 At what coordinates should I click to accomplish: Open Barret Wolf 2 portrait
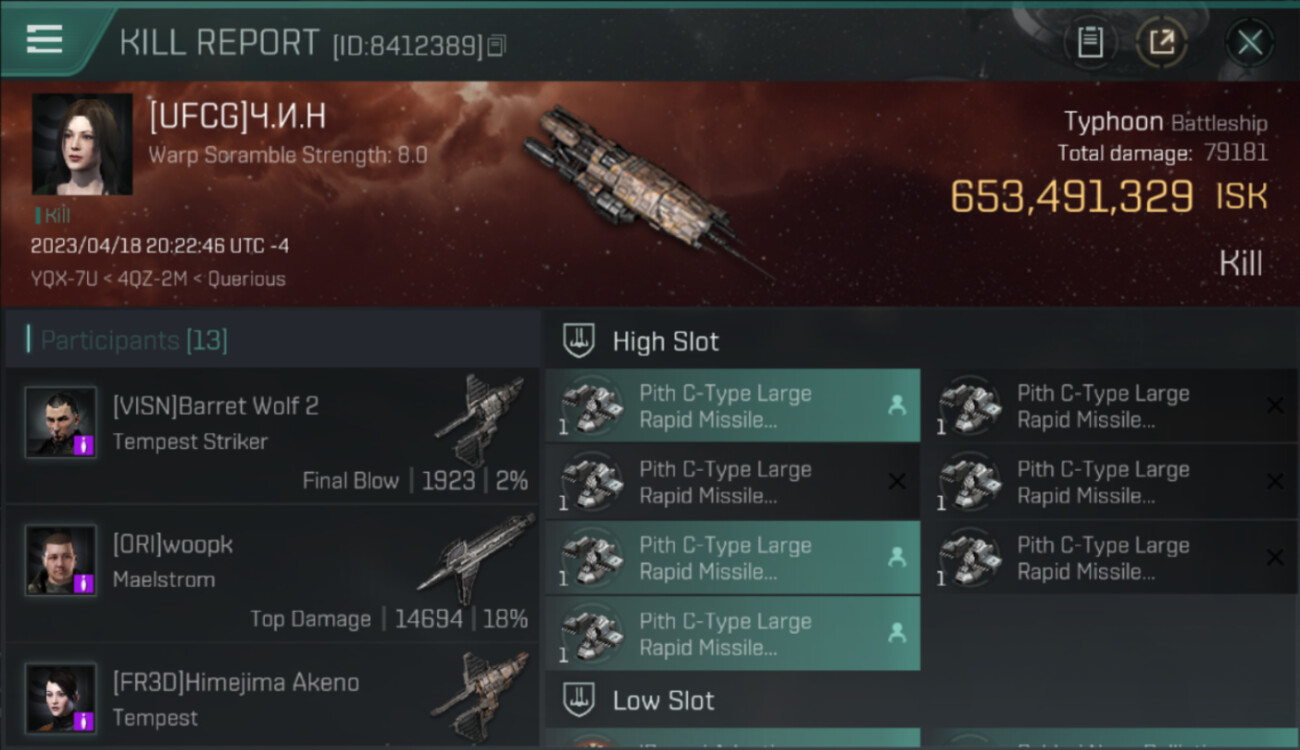click(x=61, y=422)
